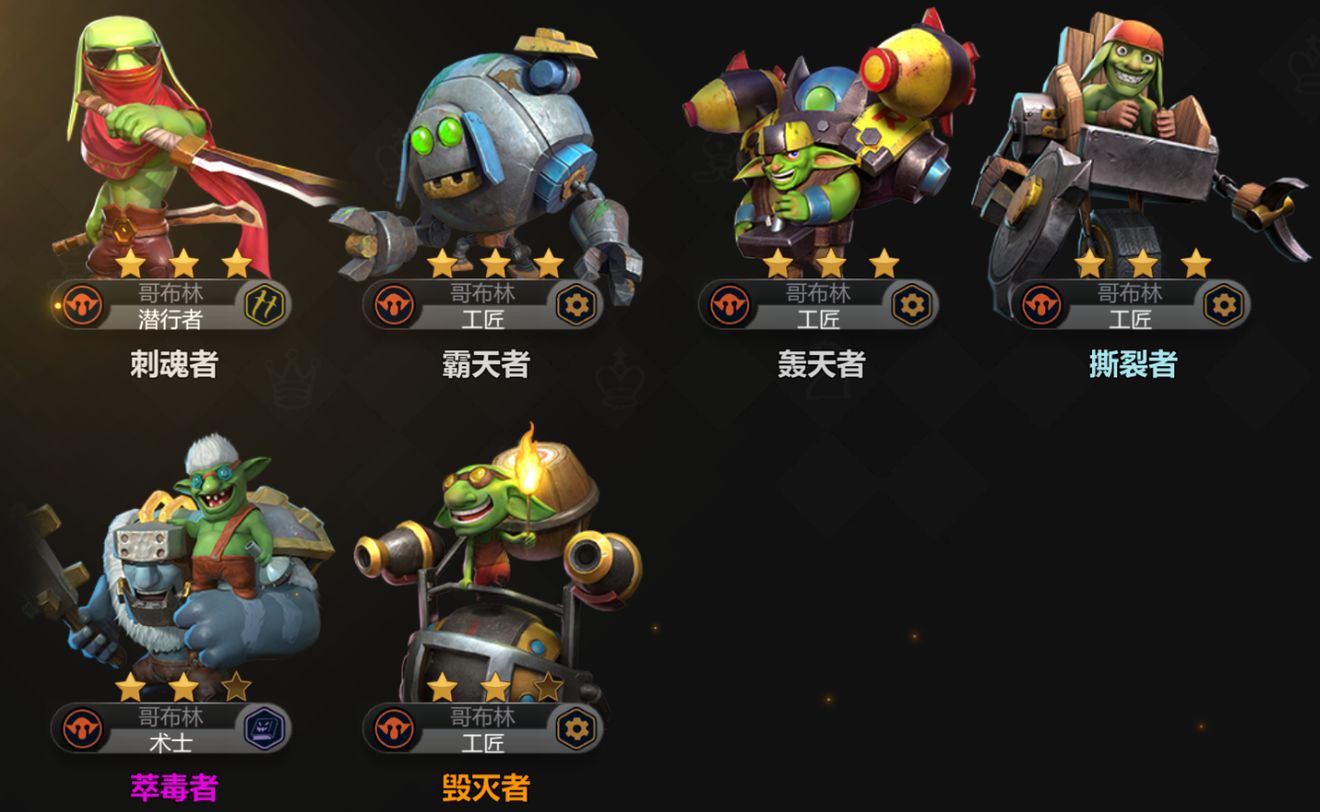
Task: Click the 潜行者 class icon on 刺魂者
Action: click(x=265, y=305)
